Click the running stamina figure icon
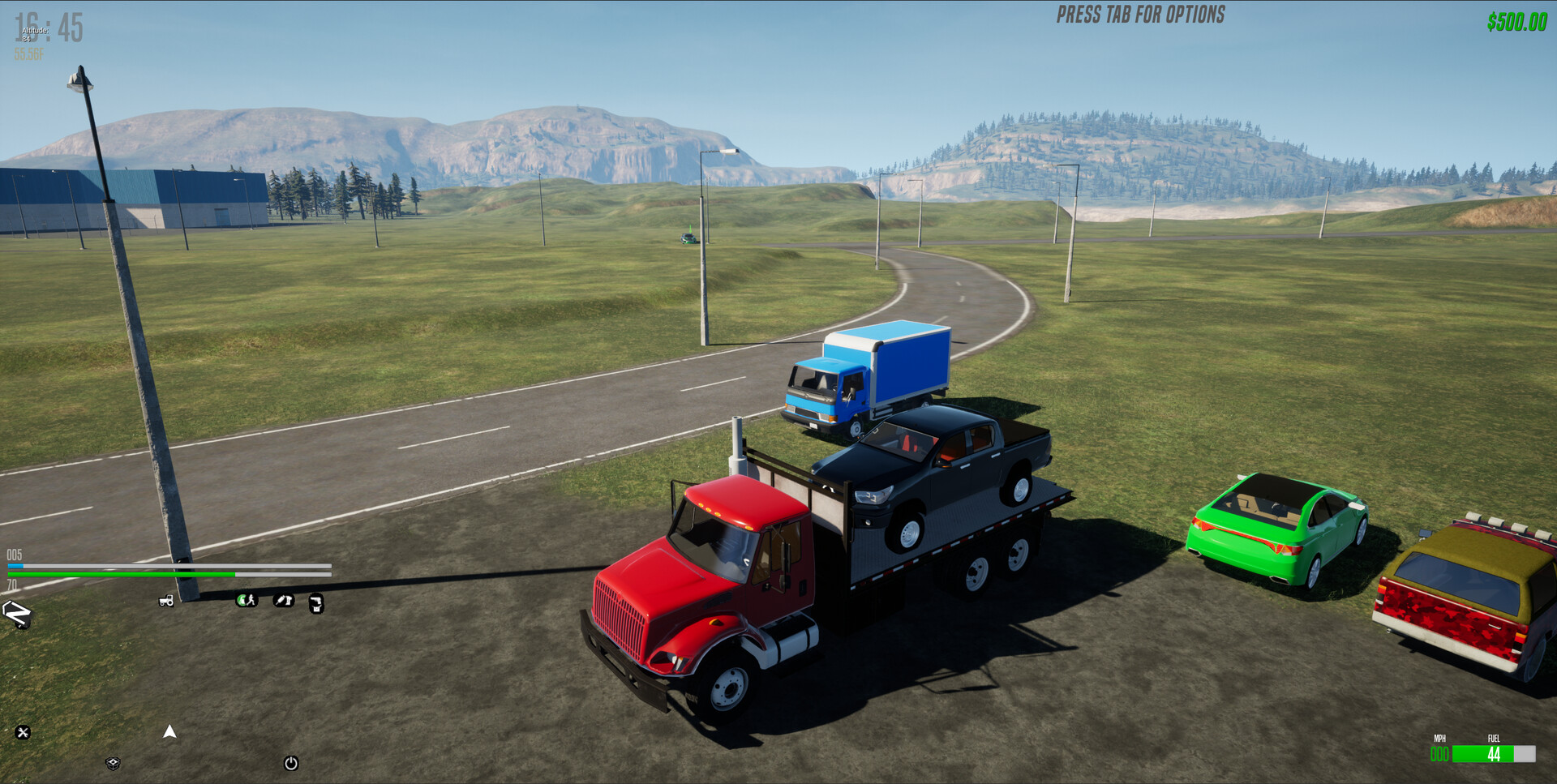Viewport: 1557px width, 784px height. pos(247,600)
